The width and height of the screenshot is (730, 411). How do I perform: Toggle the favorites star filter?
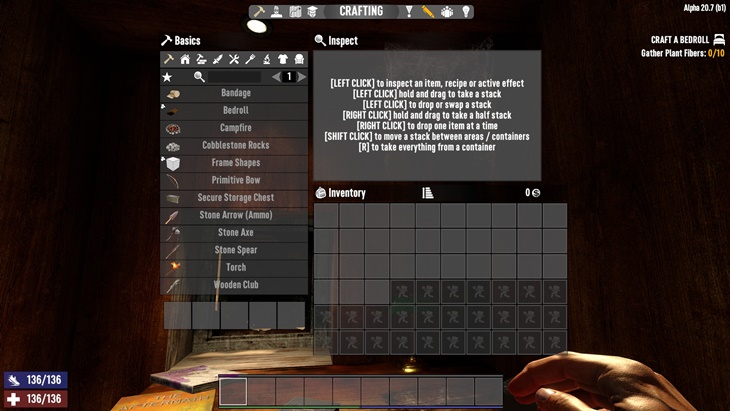point(167,76)
